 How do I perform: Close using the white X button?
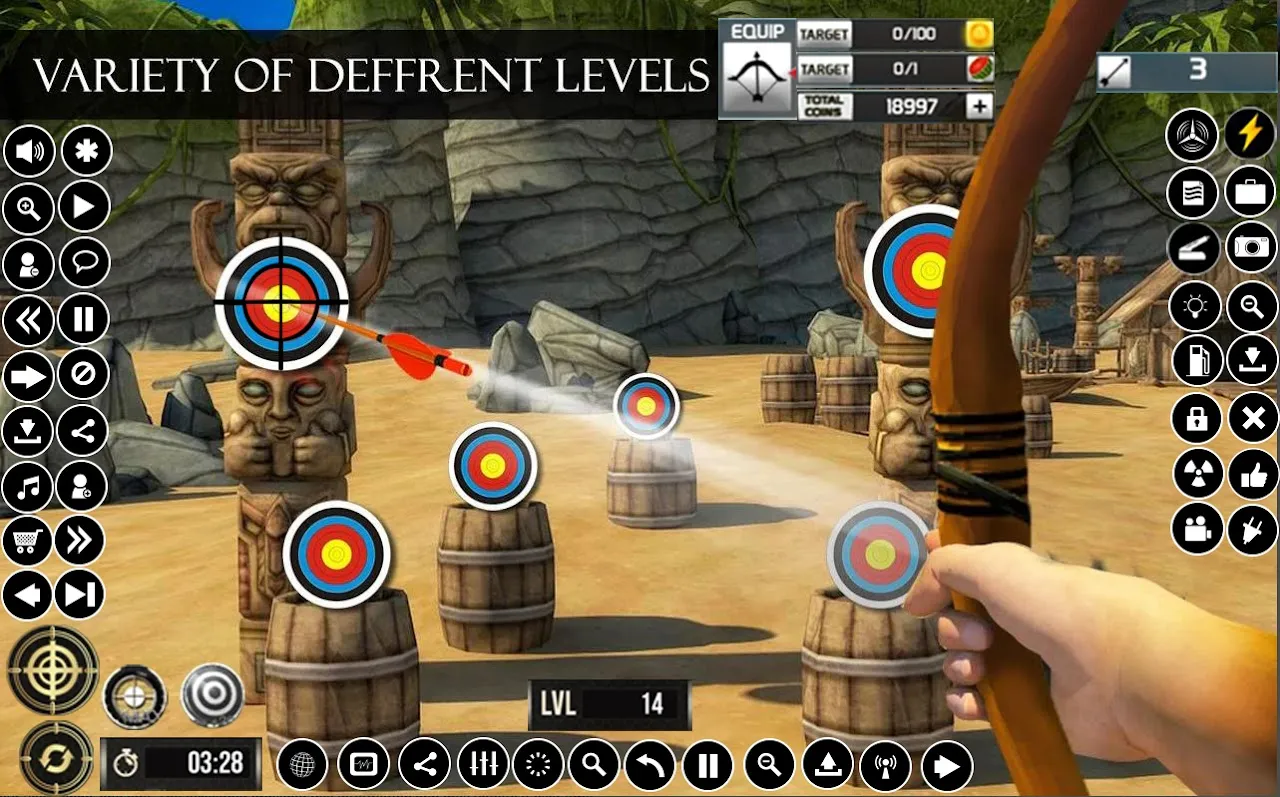point(1253,418)
